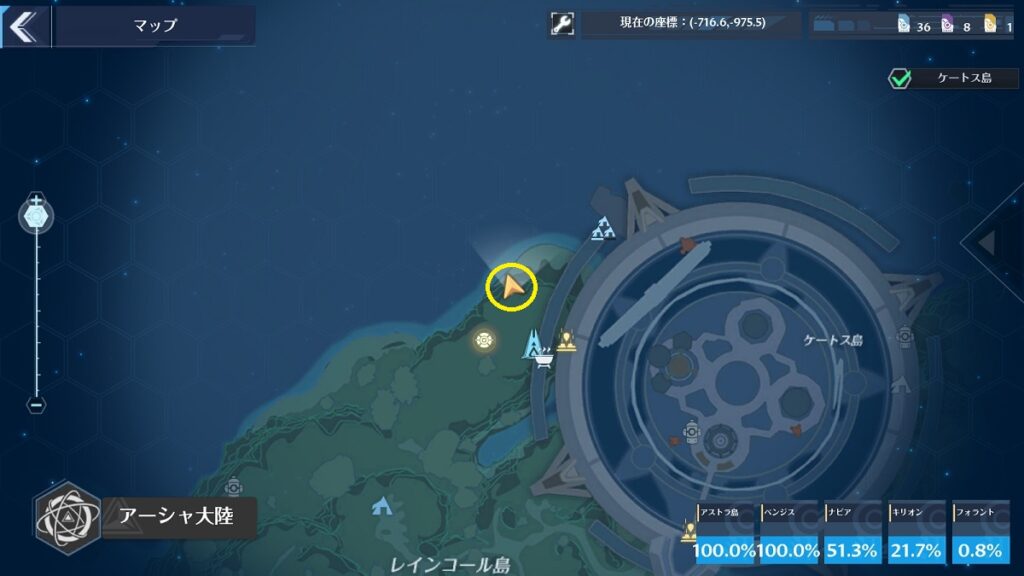Open the キリオン exploration tile

[x=917, y=535]
